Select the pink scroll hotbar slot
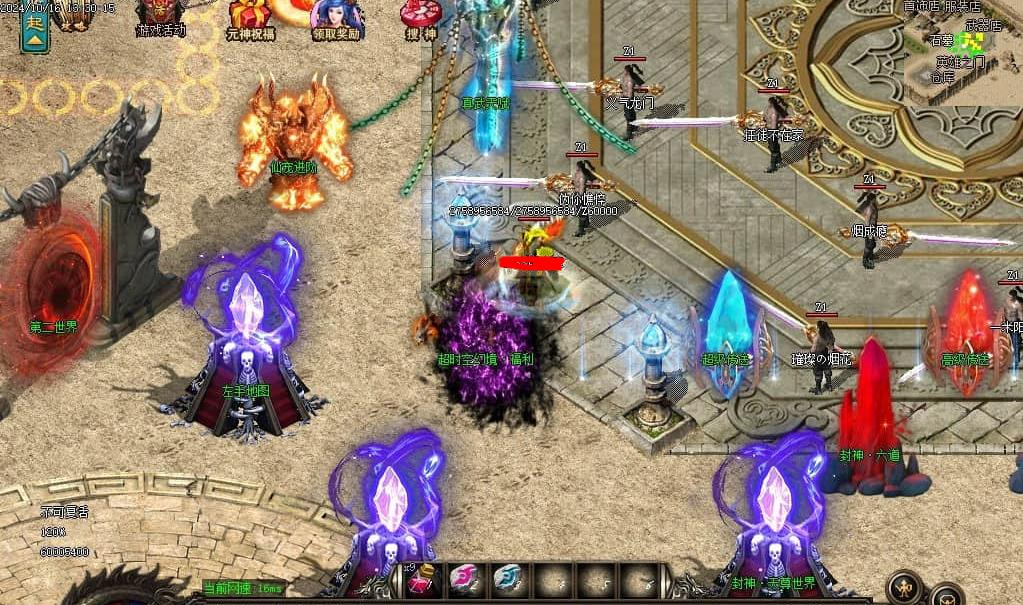Screen dimensions: 1023x605 [464, 580]
